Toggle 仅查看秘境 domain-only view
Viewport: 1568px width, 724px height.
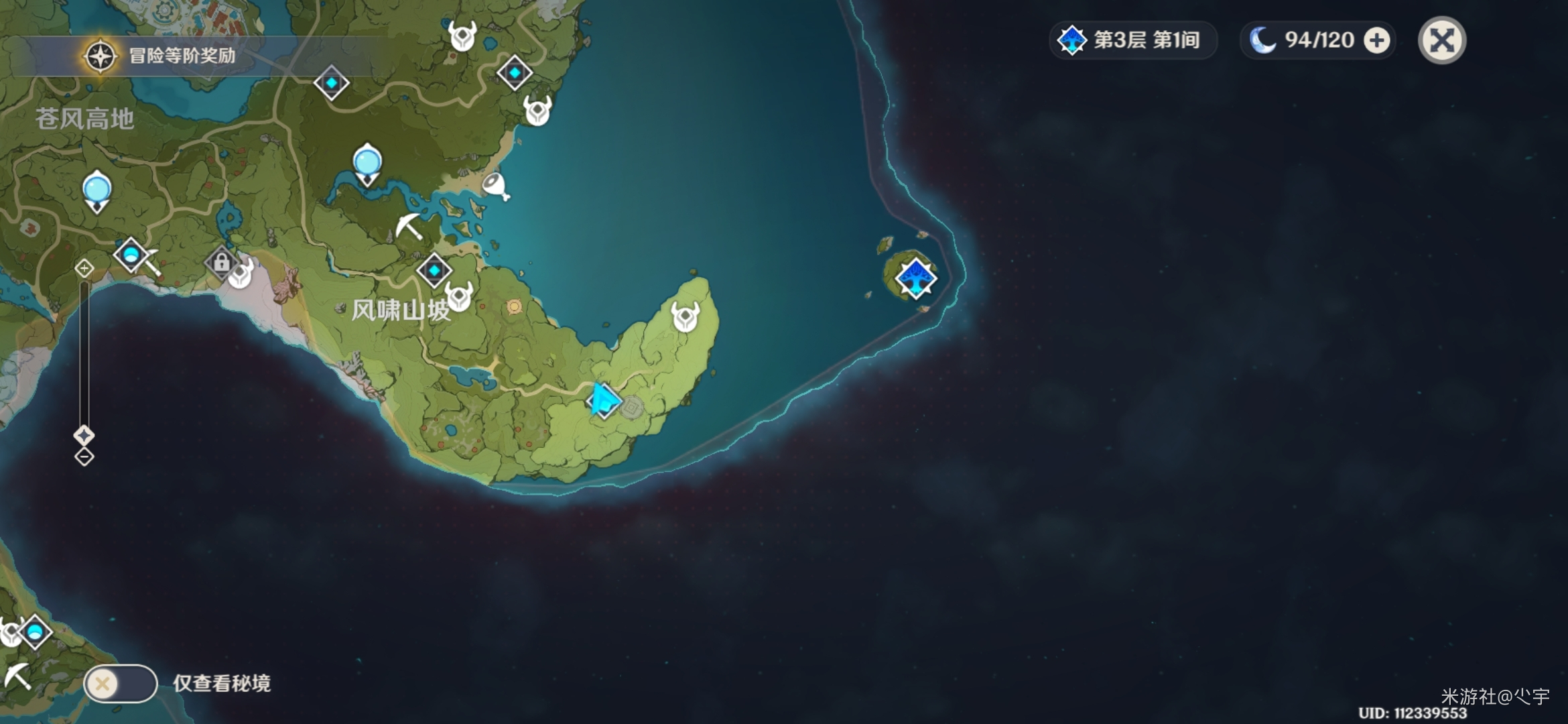[x=121, y=683]
